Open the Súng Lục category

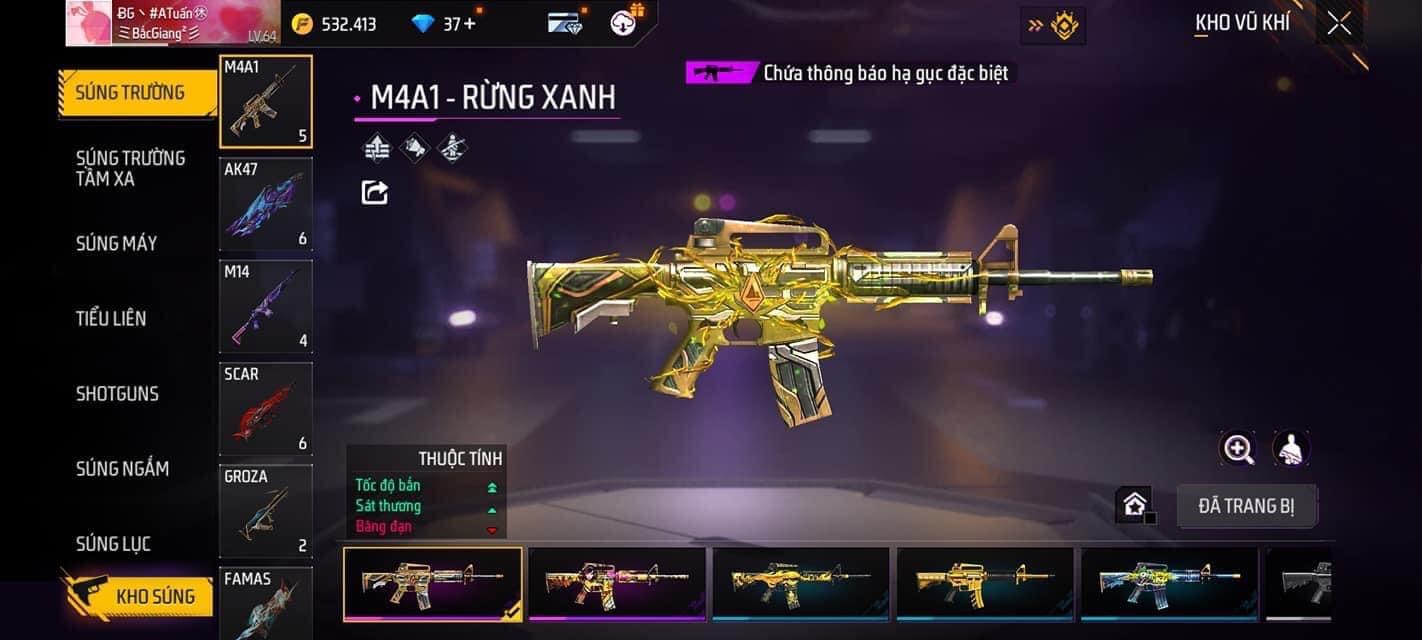click(113, 543)
